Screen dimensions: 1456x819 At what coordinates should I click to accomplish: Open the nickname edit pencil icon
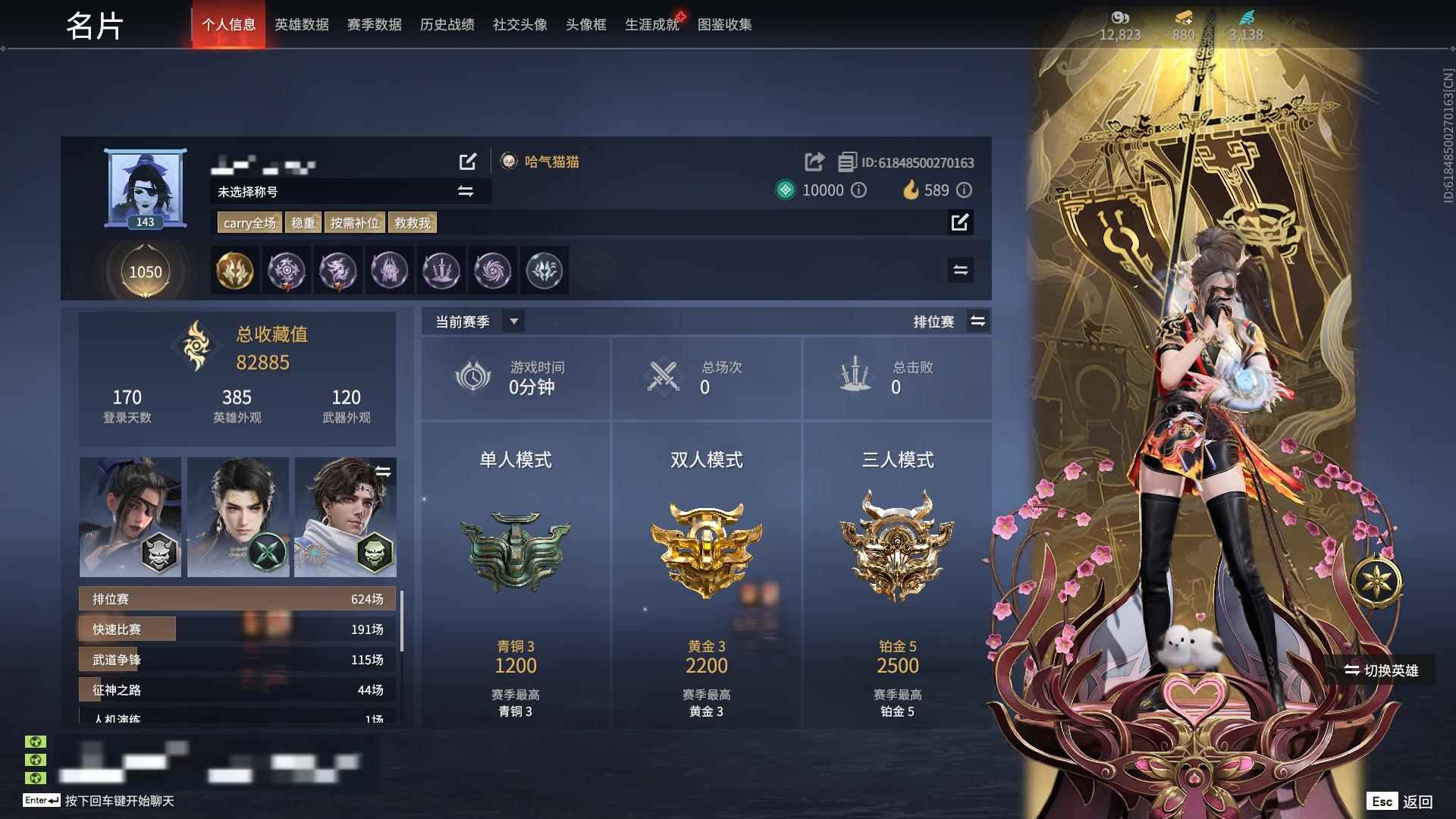click(468, 162)
